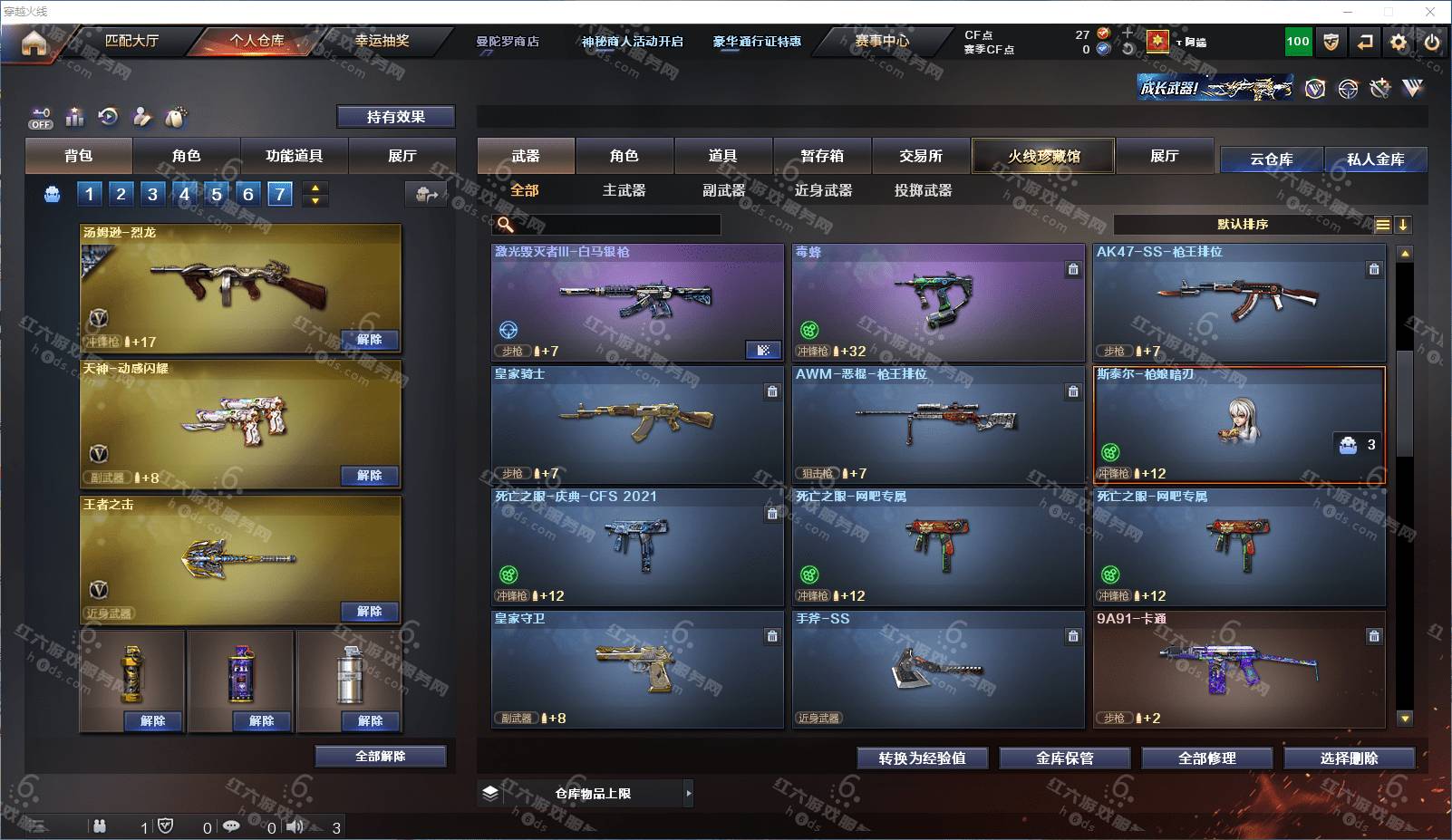This screenshot has height=840, width=1452.
Task: Click 全部解除 to unequip everything
Action: pyautogui.click(x=380, y=757)
